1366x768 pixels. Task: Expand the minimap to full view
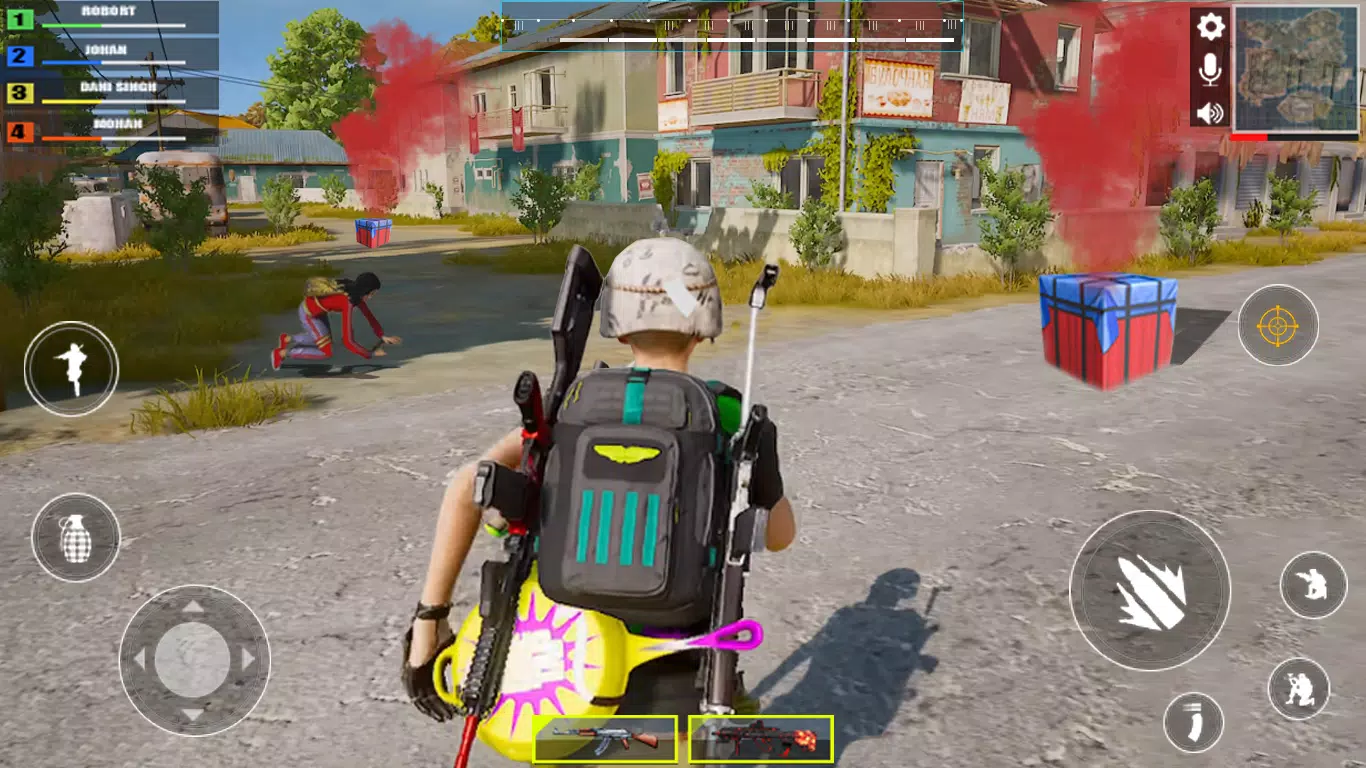[1297, 68]
